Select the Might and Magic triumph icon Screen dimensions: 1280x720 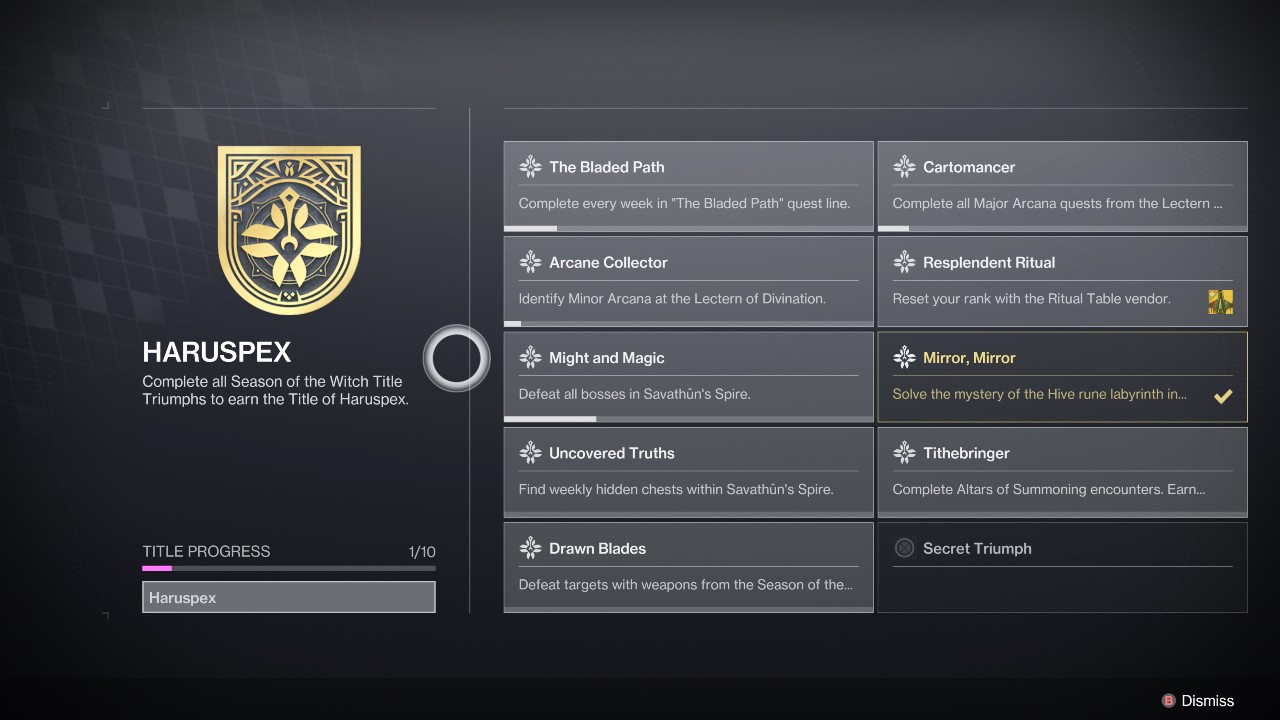pyautogui.click(x=530, y=357)
